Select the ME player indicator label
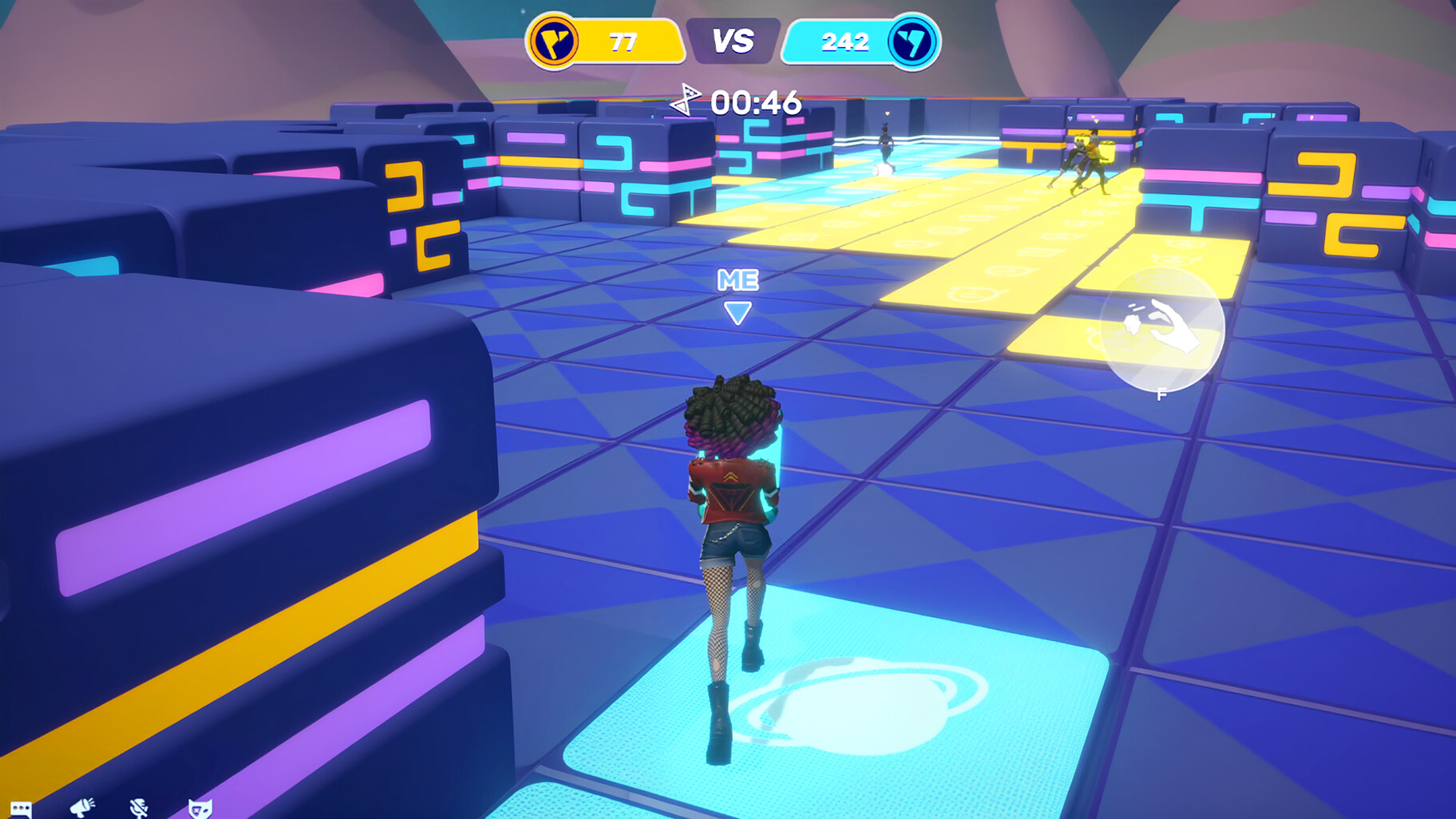The image size is (1456, 819). (x=738, y=281)
